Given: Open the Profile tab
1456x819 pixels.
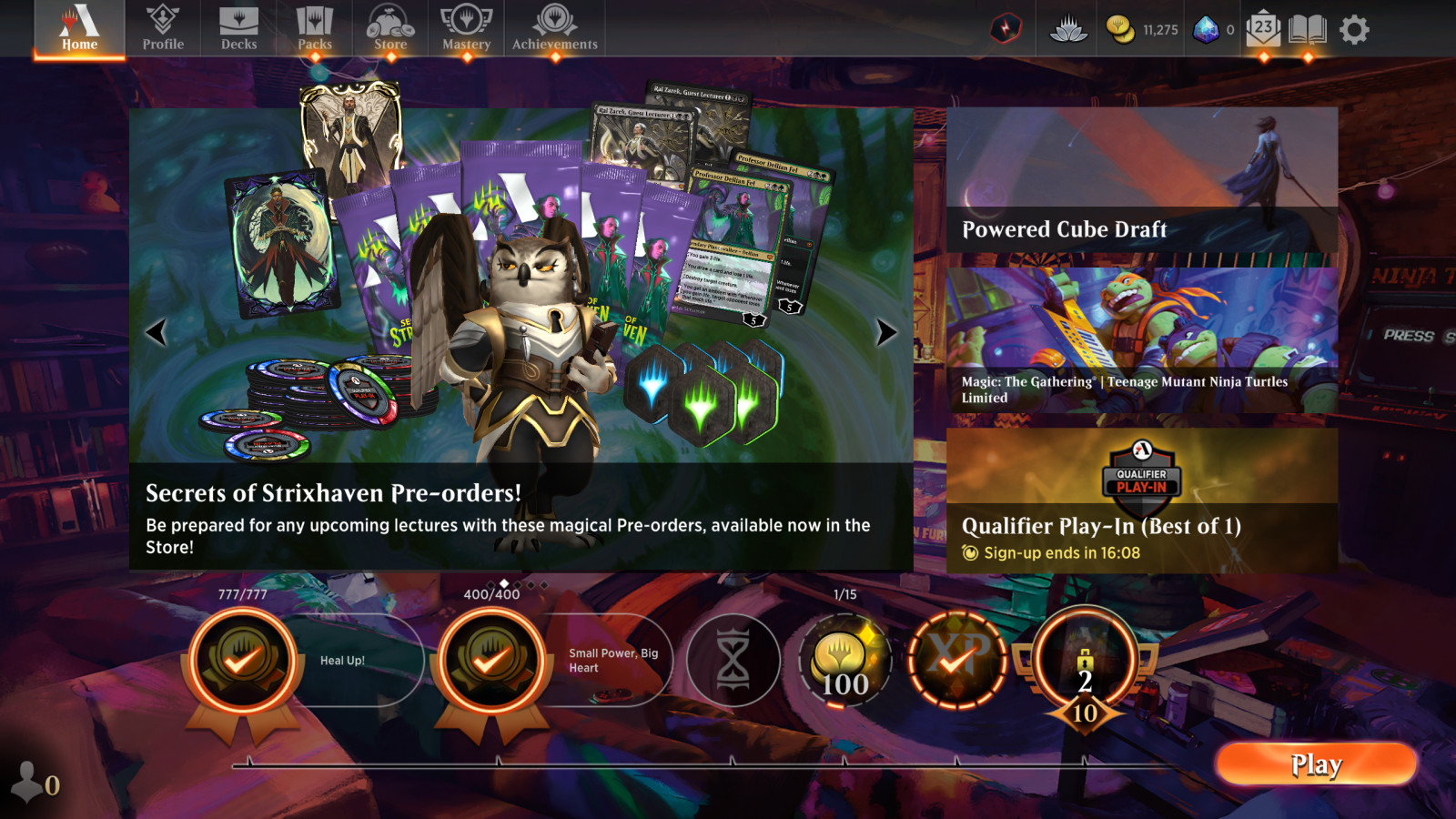Looking at the screenshot, I should click(x=163, y=28).
